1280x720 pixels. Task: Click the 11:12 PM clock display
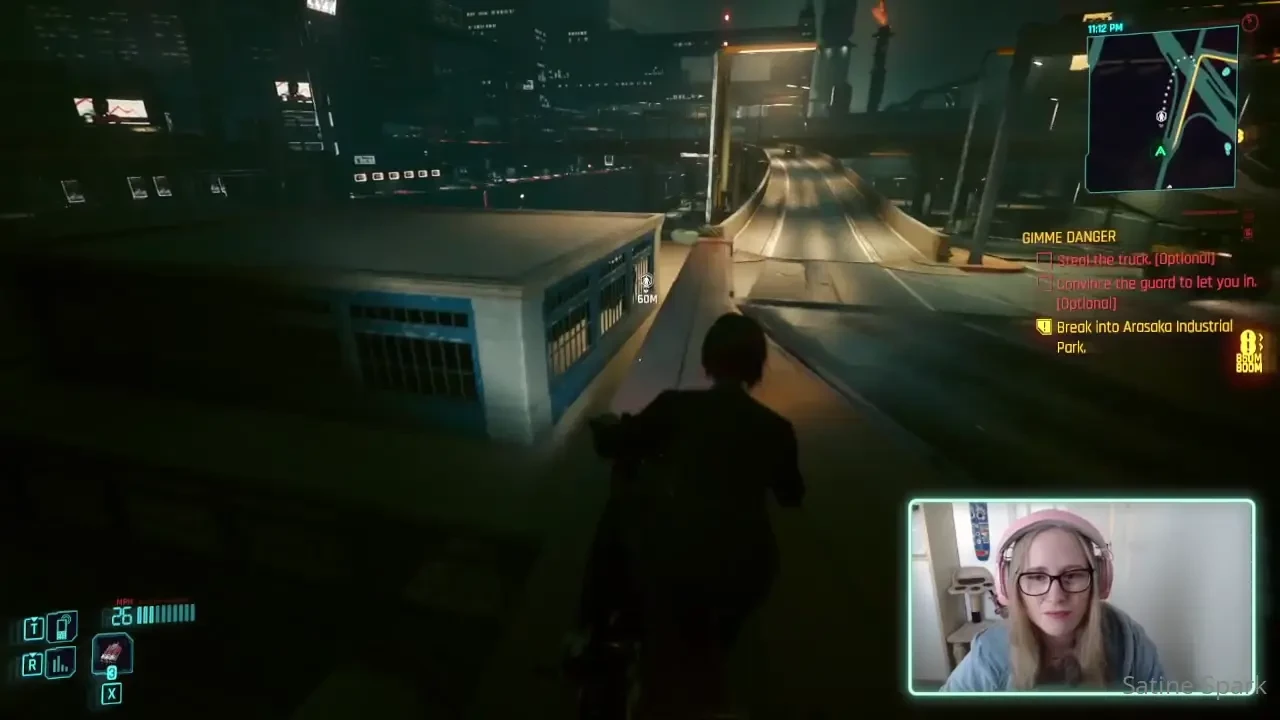1105,27
